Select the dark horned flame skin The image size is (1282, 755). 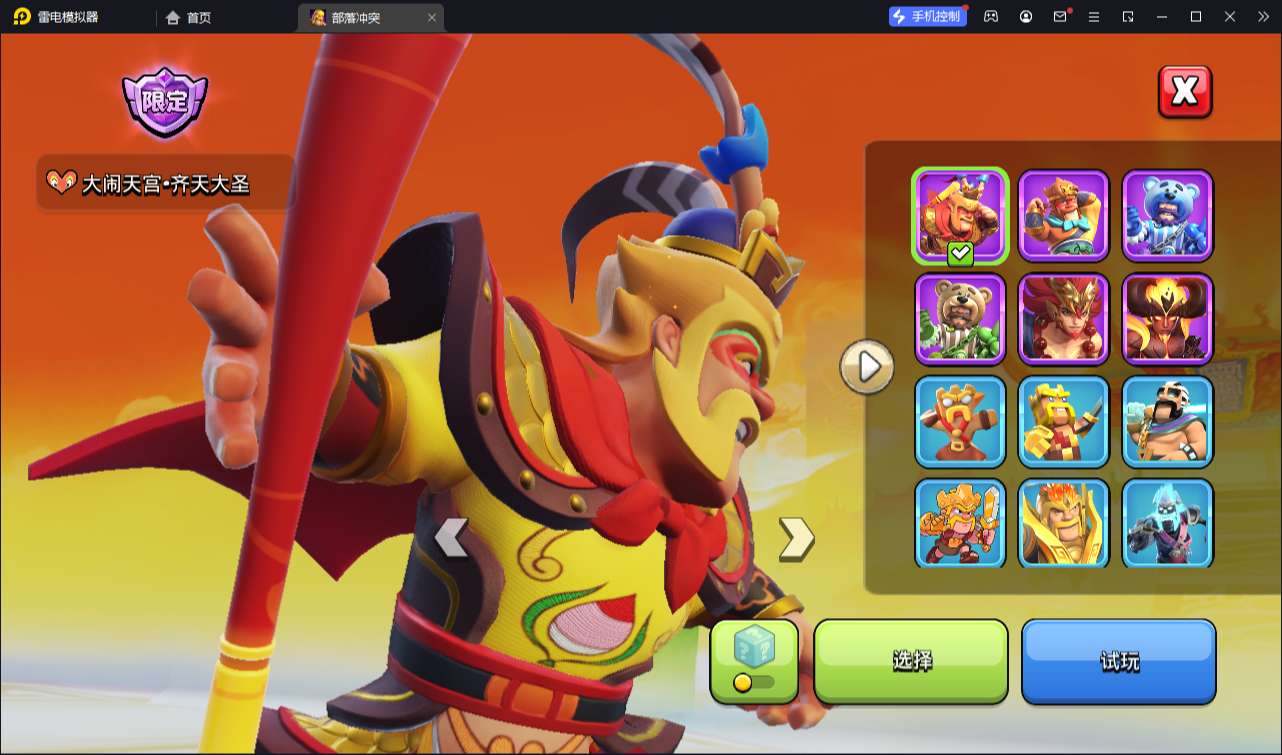click(x=1167, y=319)
